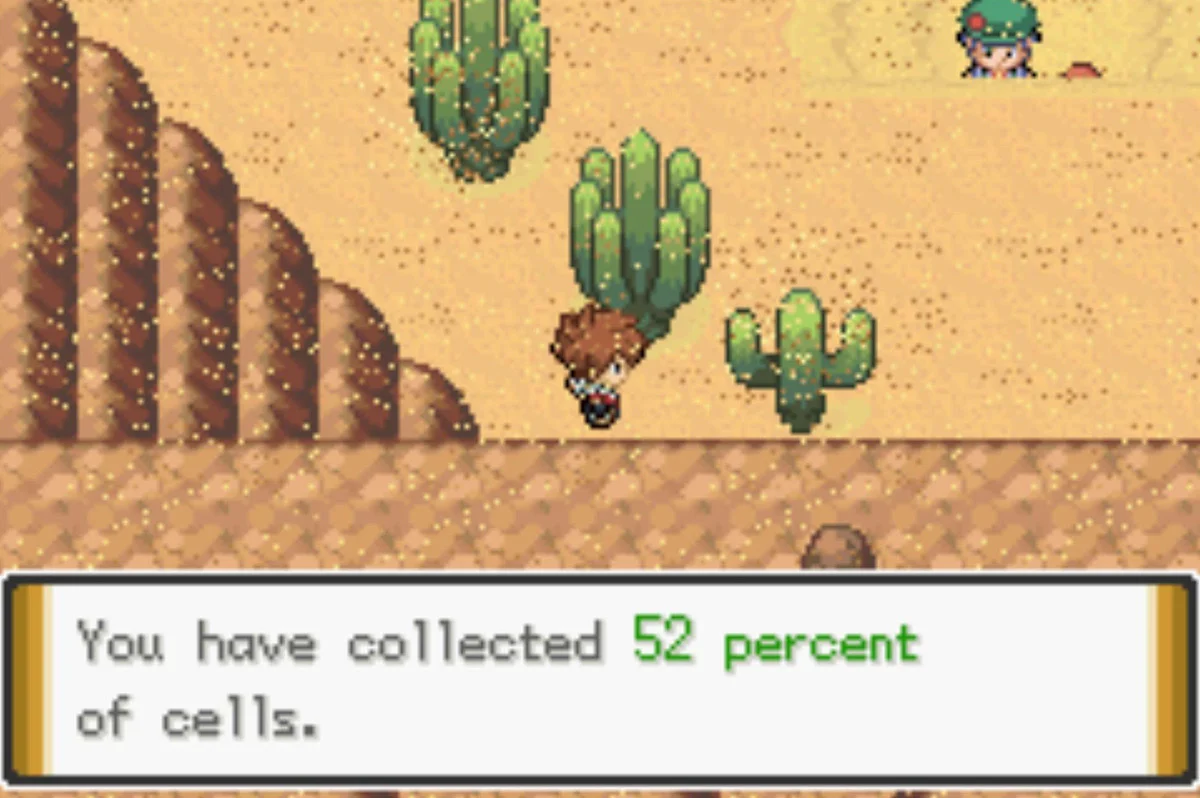Advance the cells collected message box
This screenshot has height=798, width=1200.
(x=600, y=680)
